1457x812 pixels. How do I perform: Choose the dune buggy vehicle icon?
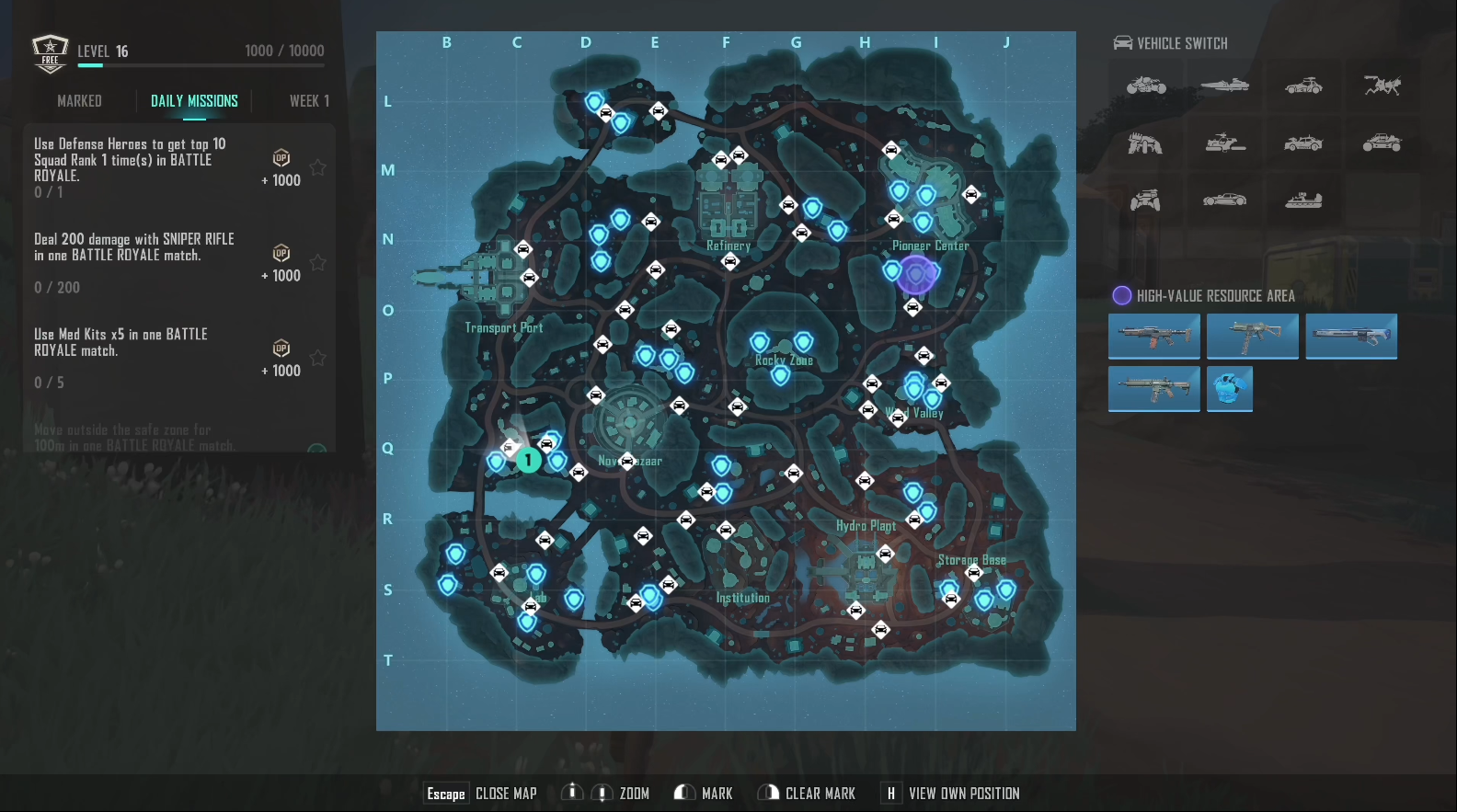tap(1383, 144)
